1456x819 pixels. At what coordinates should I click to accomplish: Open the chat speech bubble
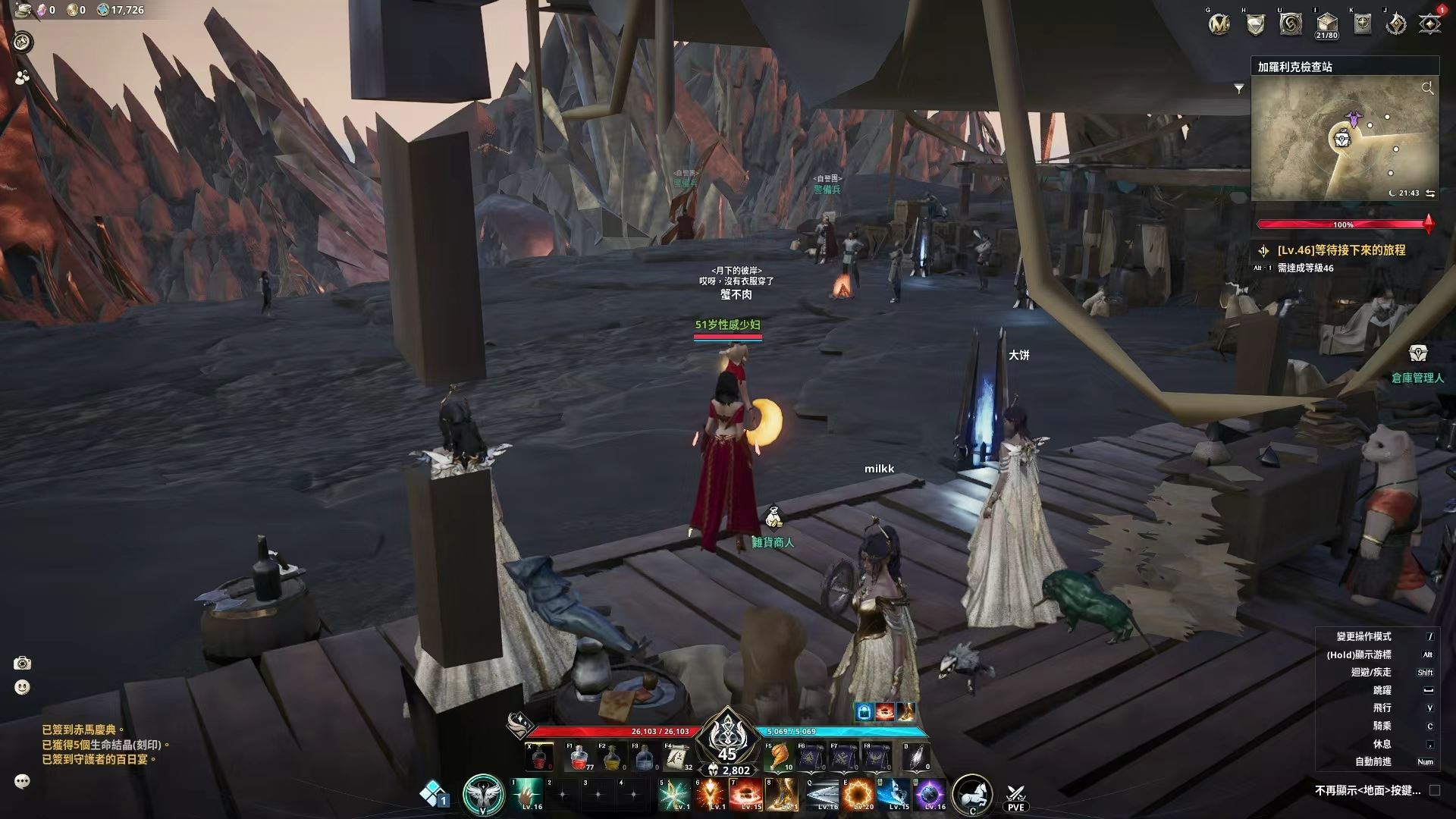(22, 781)
